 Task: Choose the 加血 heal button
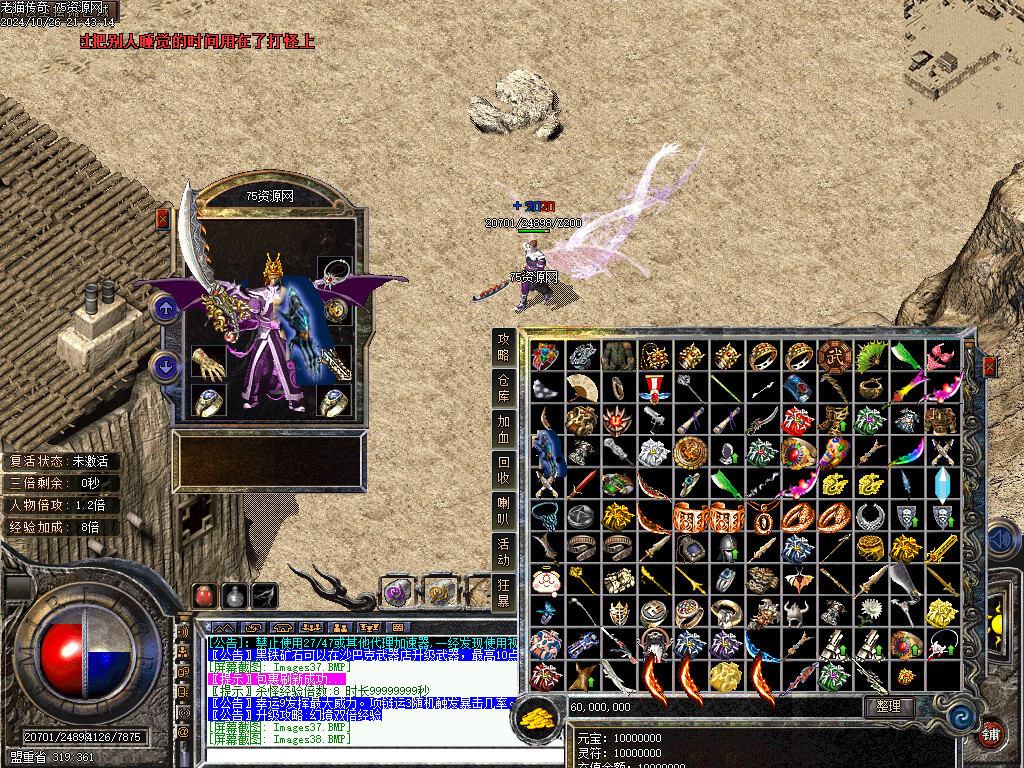click(x=505, y=429)
